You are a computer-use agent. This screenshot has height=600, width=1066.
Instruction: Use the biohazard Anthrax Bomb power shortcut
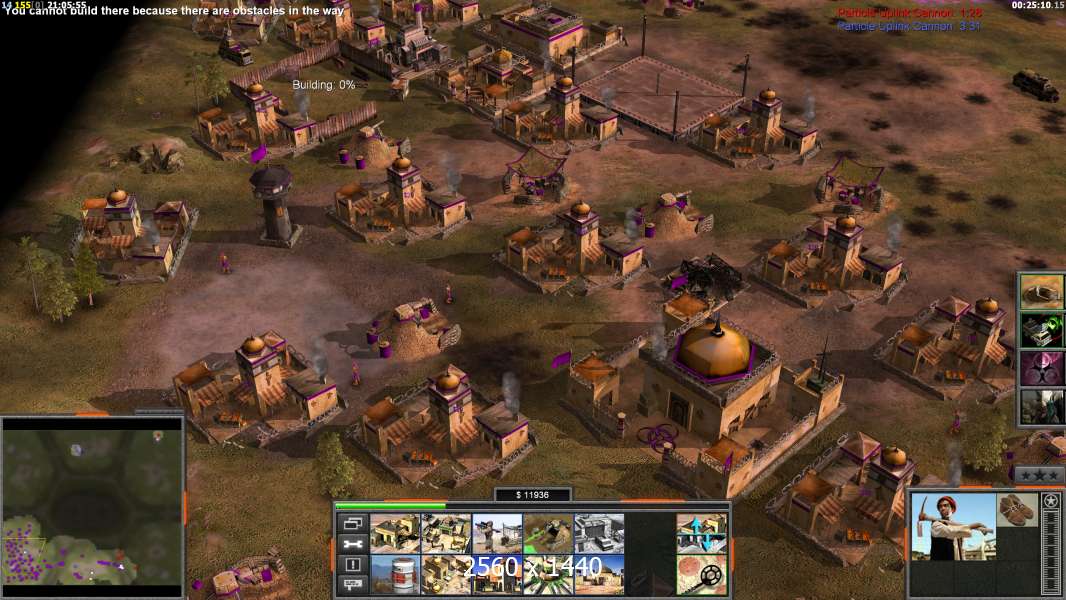(1041, 368)
